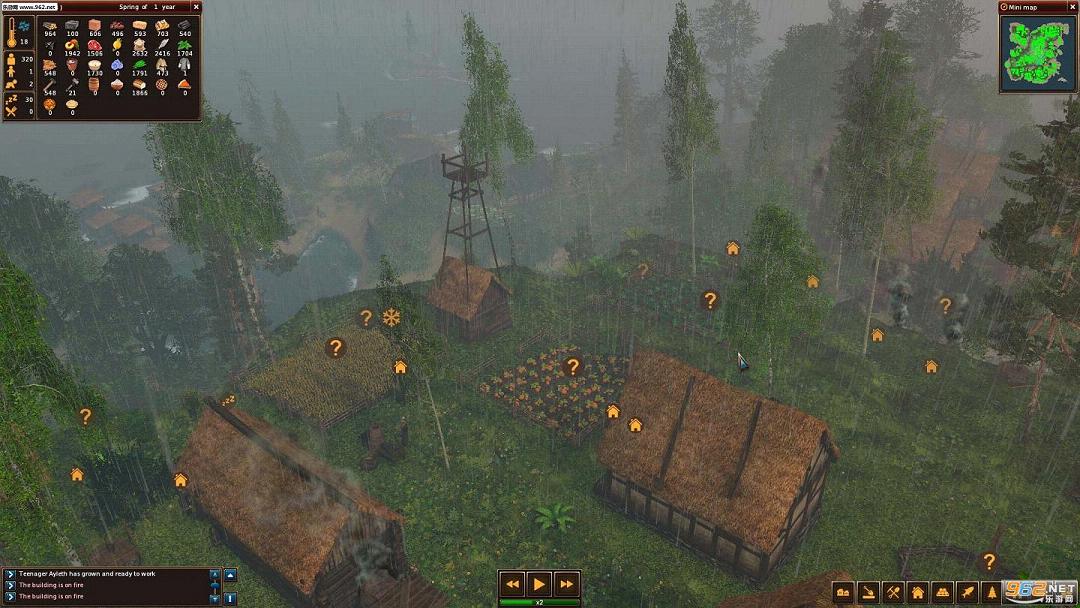This screenshot has height=608, width=1080.
Task: Open the tree icon menu
Action: coord(991,592)
